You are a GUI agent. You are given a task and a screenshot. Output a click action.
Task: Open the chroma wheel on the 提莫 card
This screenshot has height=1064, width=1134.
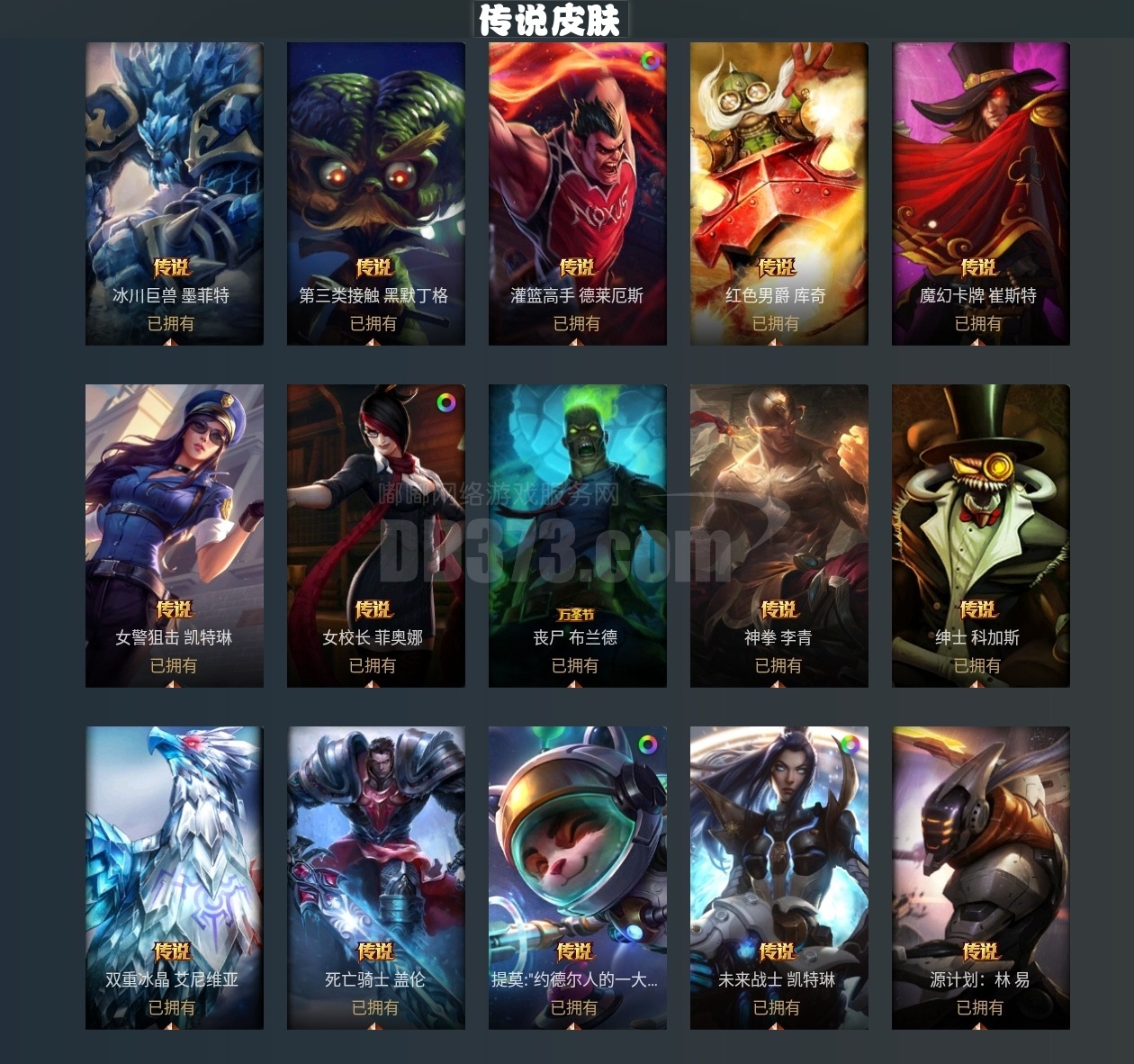[648, 744]
